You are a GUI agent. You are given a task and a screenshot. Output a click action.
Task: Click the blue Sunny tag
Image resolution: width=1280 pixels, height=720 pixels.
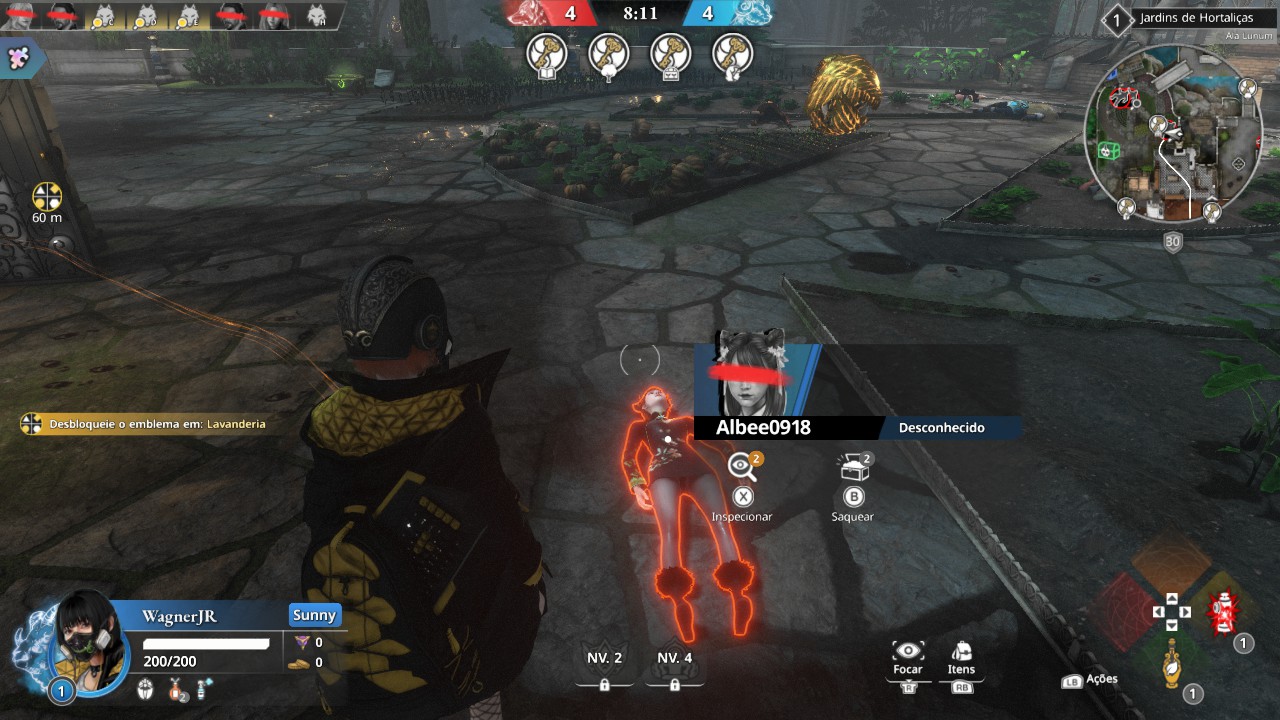pos(315,615)
